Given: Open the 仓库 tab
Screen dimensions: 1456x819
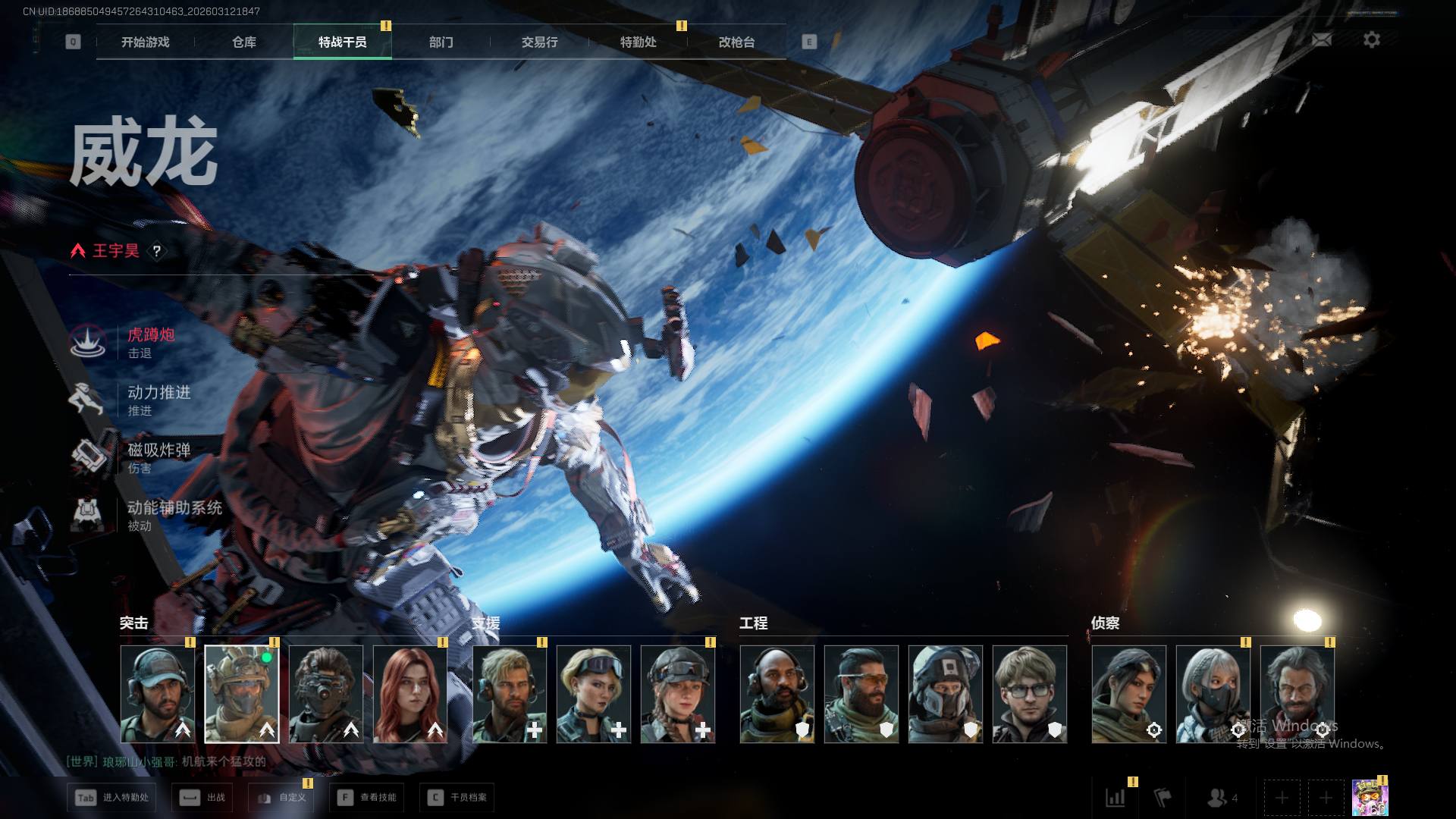Looking at the screenshot, I should [x=244, y=42].
